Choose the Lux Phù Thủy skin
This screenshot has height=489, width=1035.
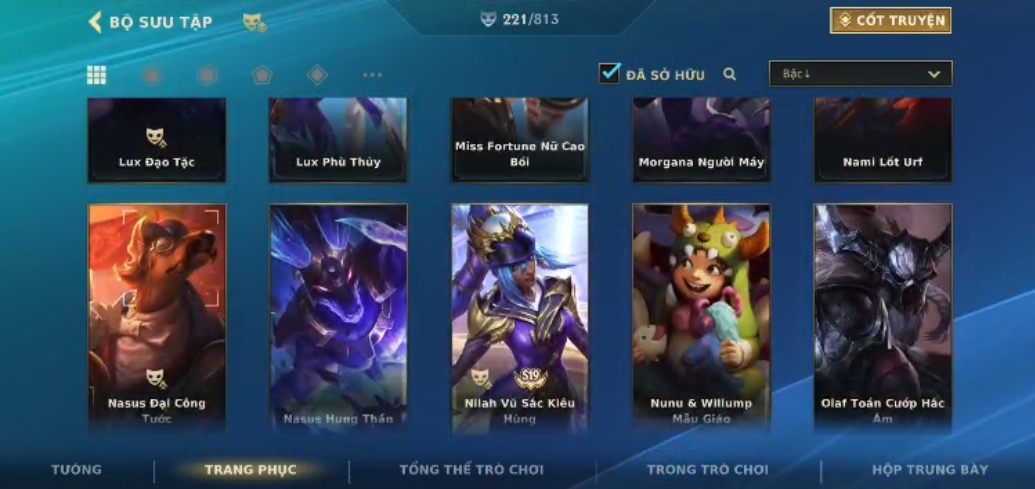click(338, 140)
